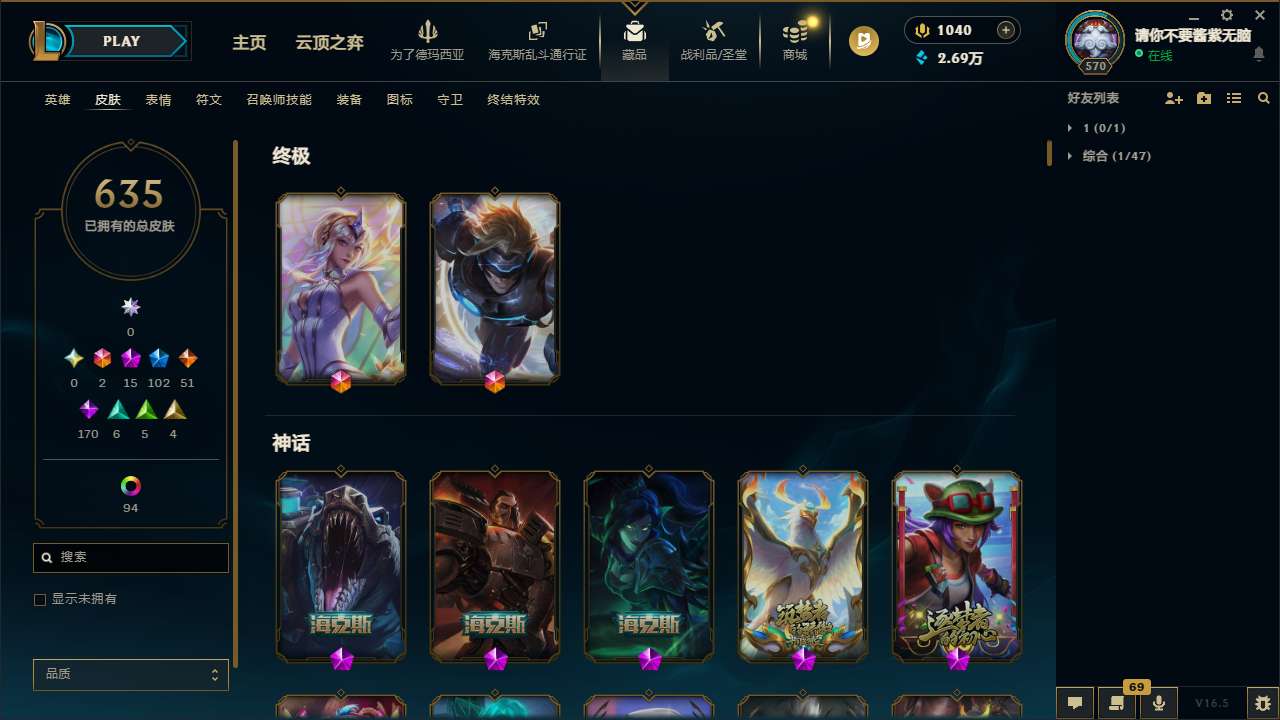Viewport: 1280px width, 720px height.
Task: Enable the 显示未拥有 checkbox
Action: 40,599
